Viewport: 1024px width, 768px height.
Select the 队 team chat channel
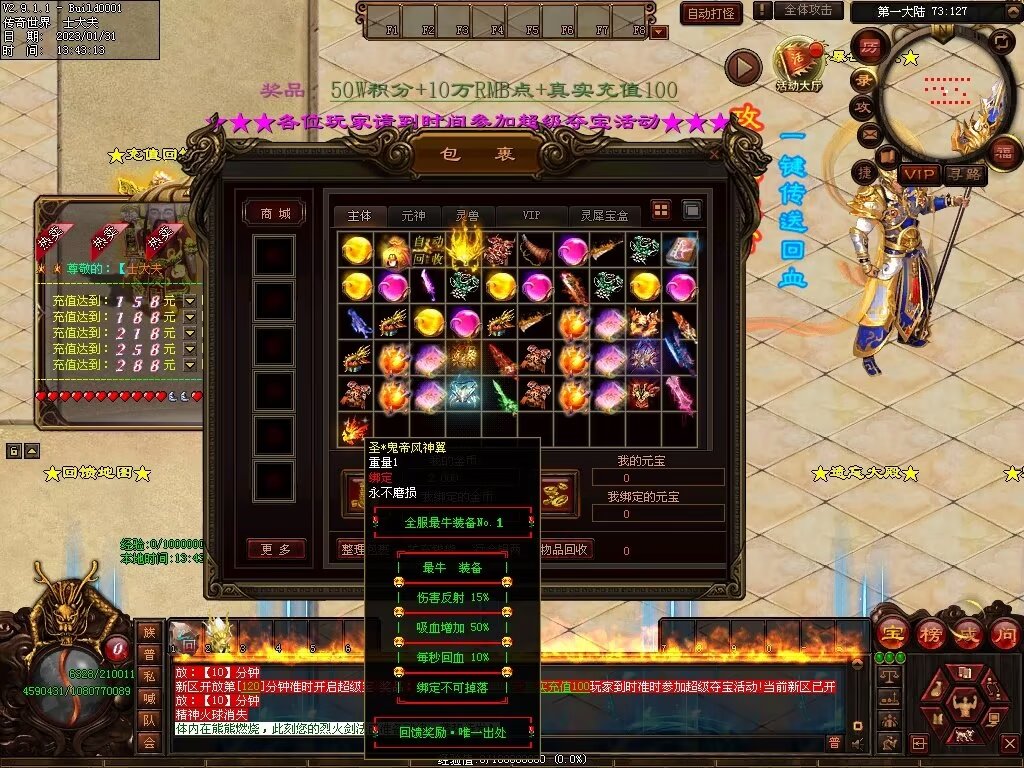[148, 719]
